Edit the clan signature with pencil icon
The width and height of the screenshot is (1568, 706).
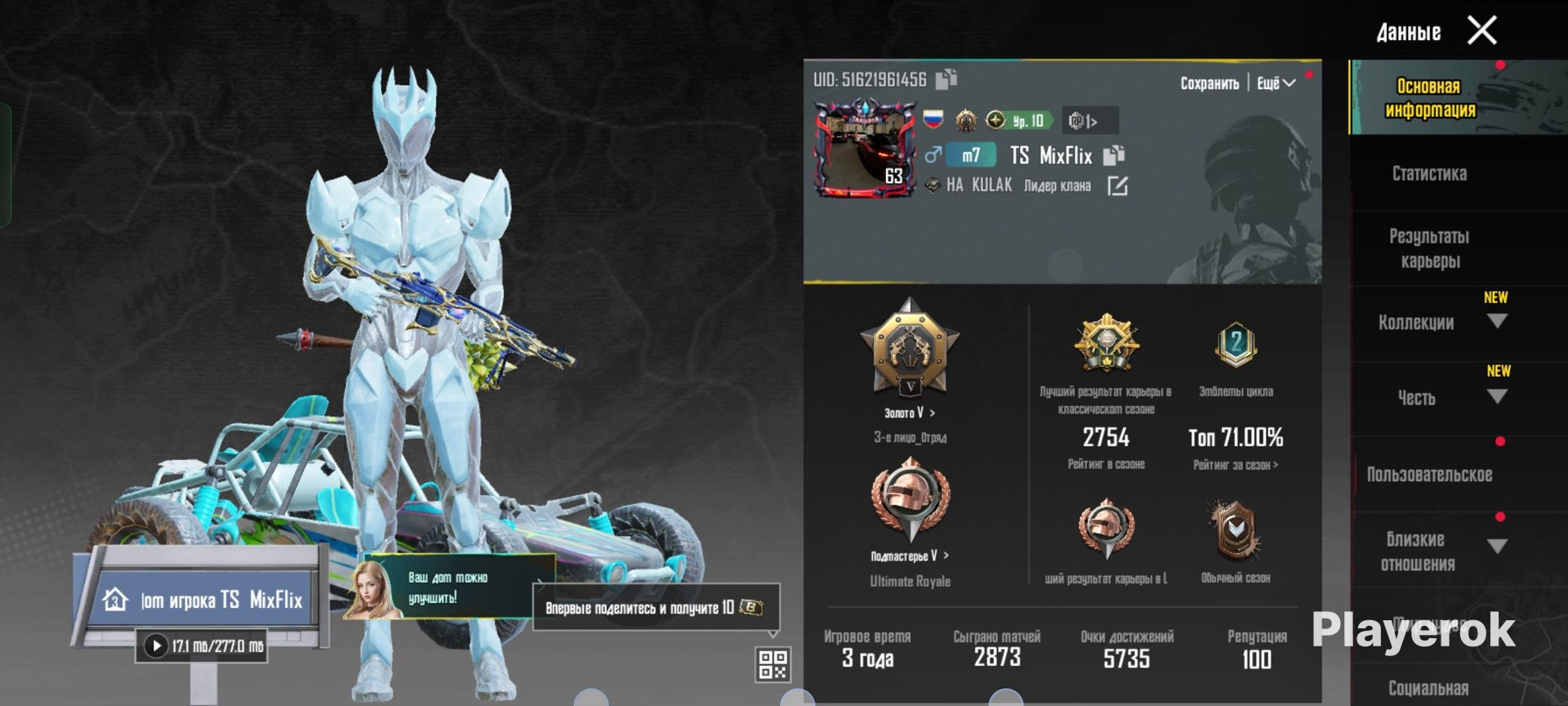tap(1117, 186)
